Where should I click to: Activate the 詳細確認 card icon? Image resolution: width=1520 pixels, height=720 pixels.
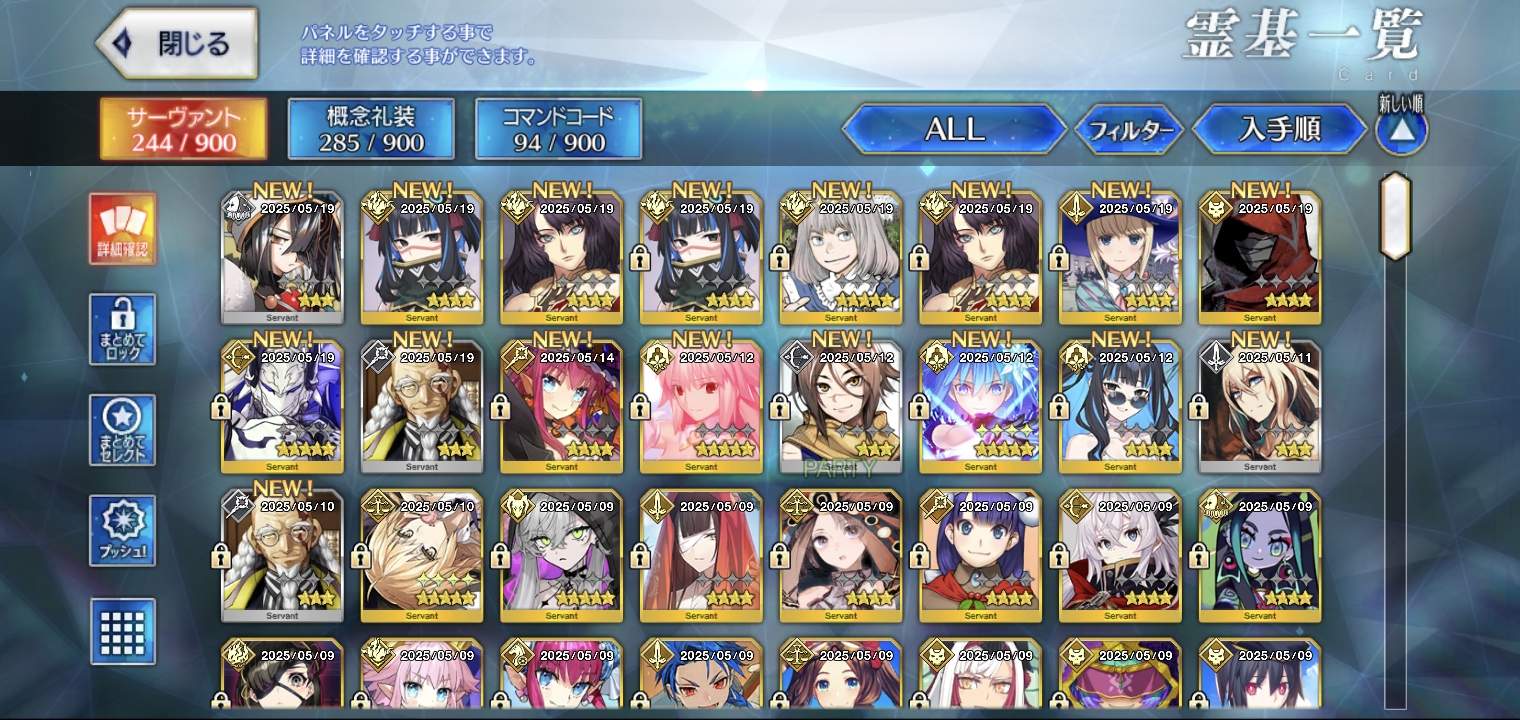122,229
